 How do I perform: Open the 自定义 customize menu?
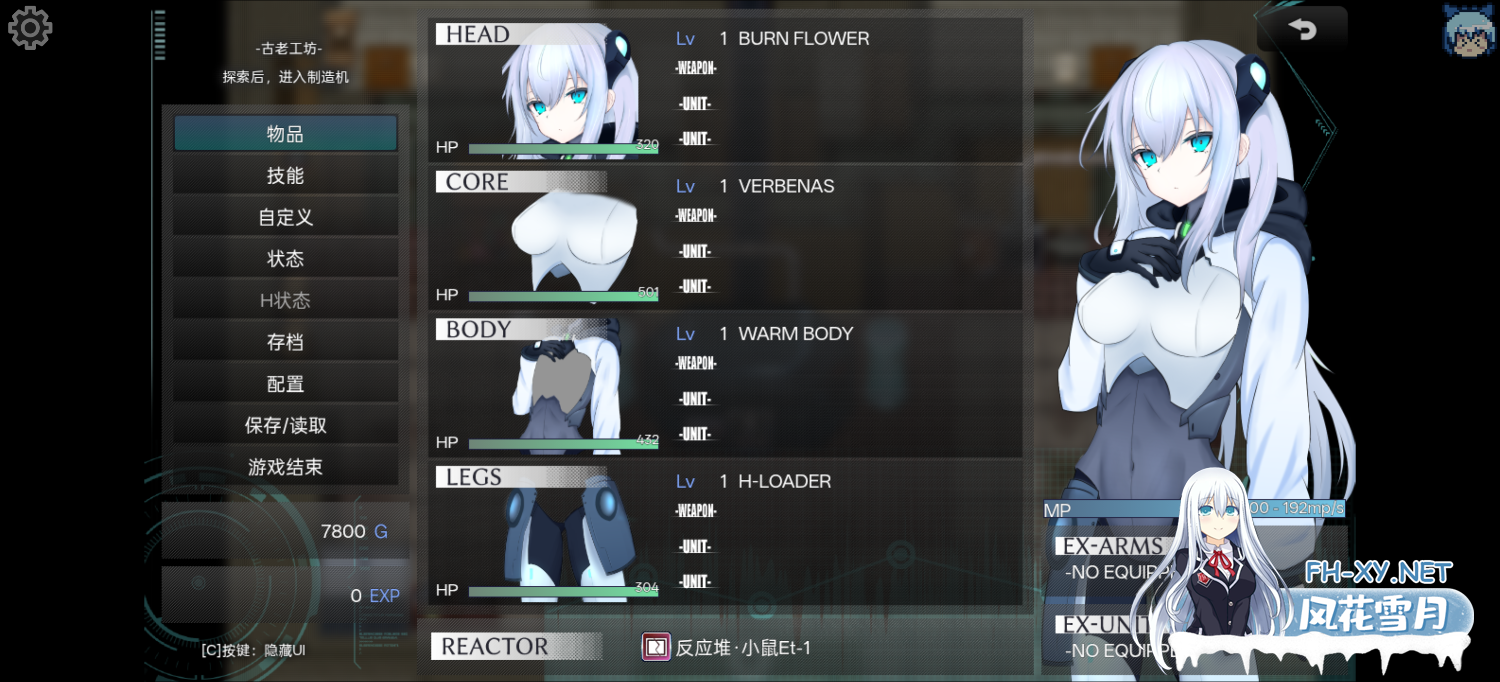pos(285,217)
